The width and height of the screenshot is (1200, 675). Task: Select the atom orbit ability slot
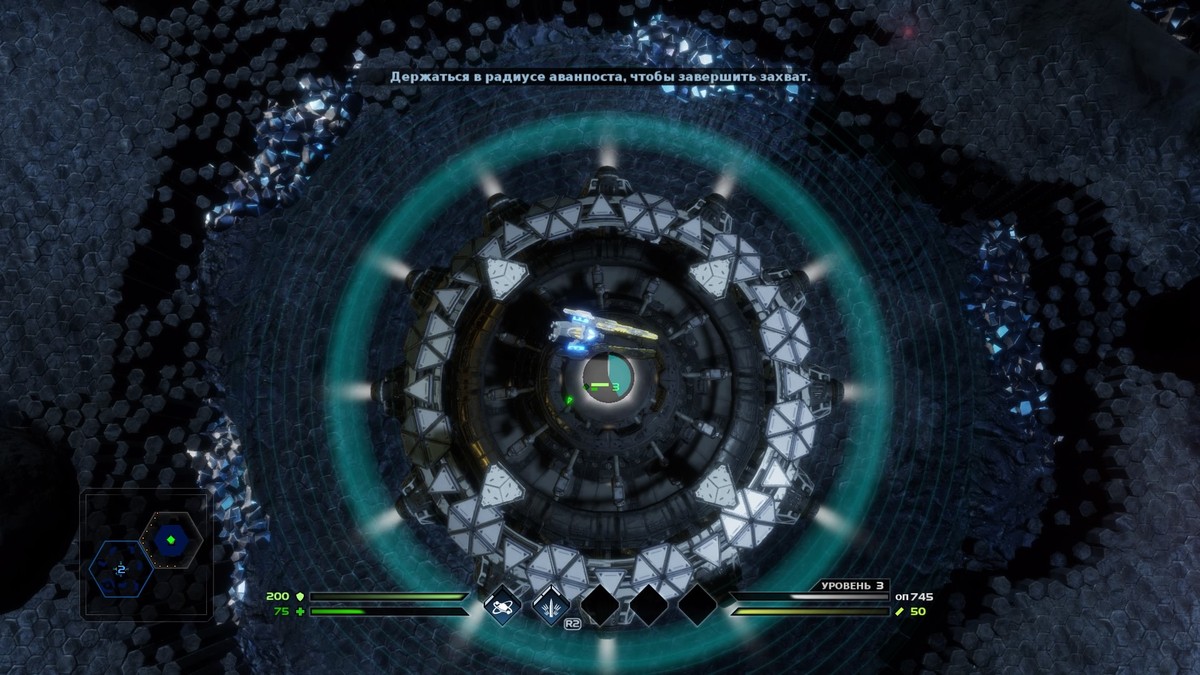click(x=502, y=604)
